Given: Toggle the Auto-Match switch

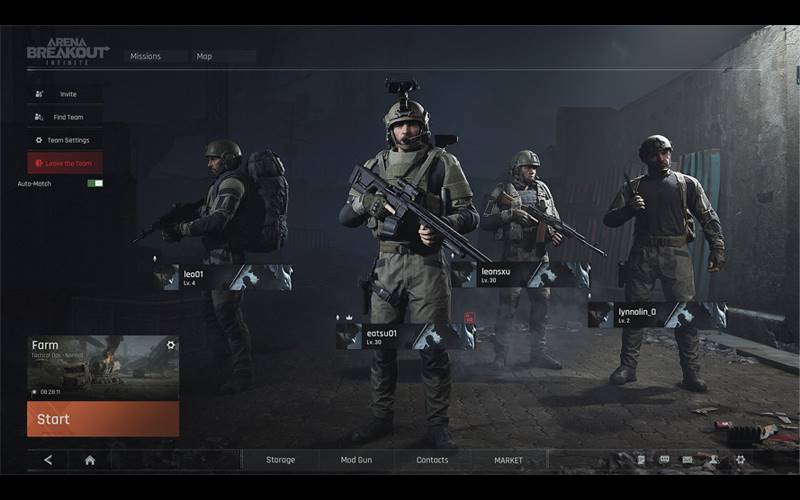Looking at the screenshot, I should [95, 183].
